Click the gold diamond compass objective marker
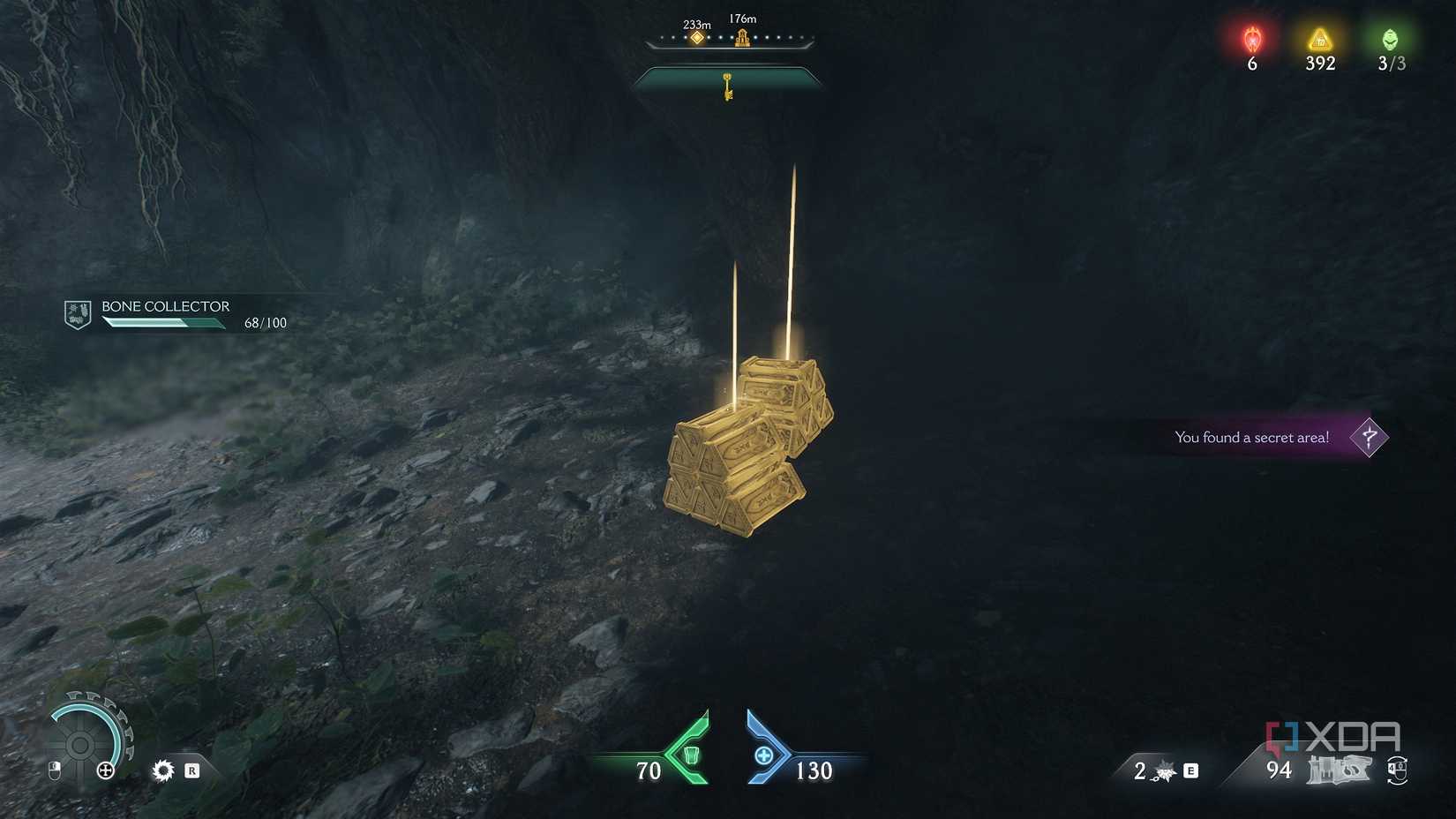 (697, 38)
